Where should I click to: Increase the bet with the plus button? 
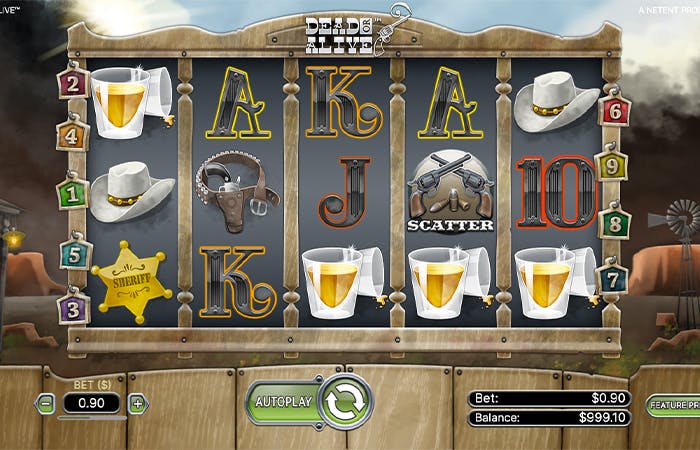137,404
